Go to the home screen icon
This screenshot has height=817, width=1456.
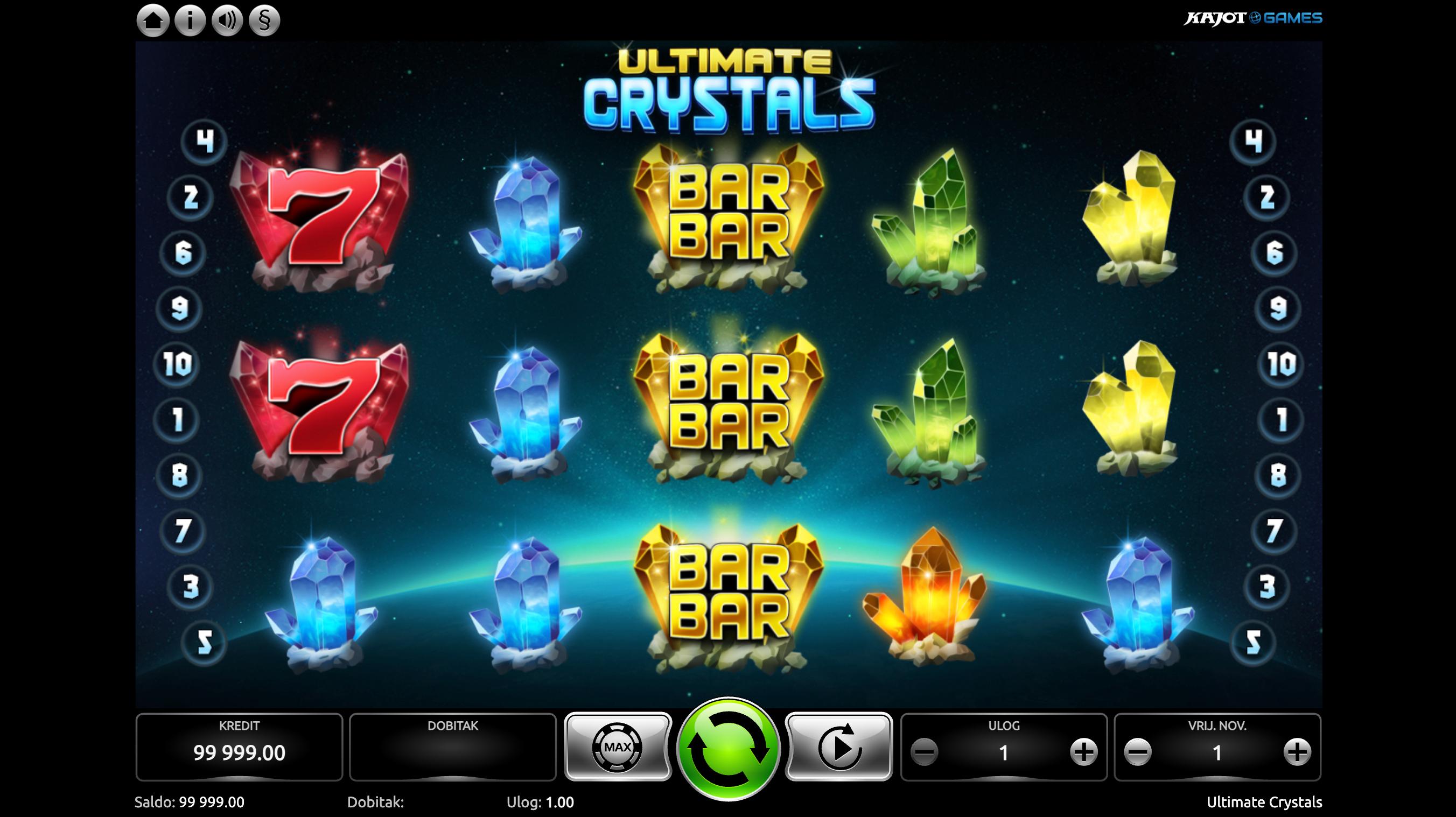pyautogui.click(x=152, y=22)
